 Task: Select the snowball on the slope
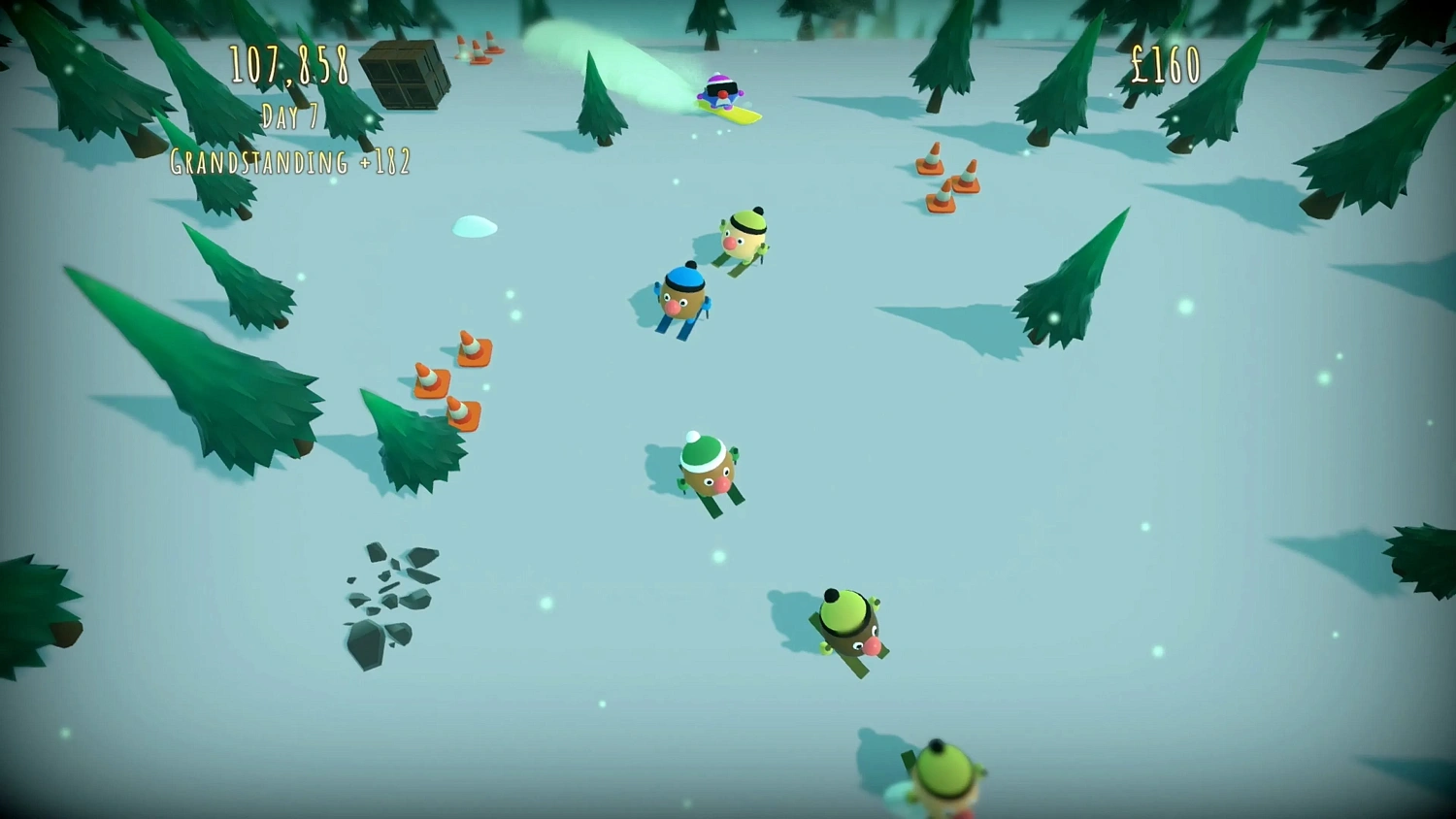[x=475, y=226]
